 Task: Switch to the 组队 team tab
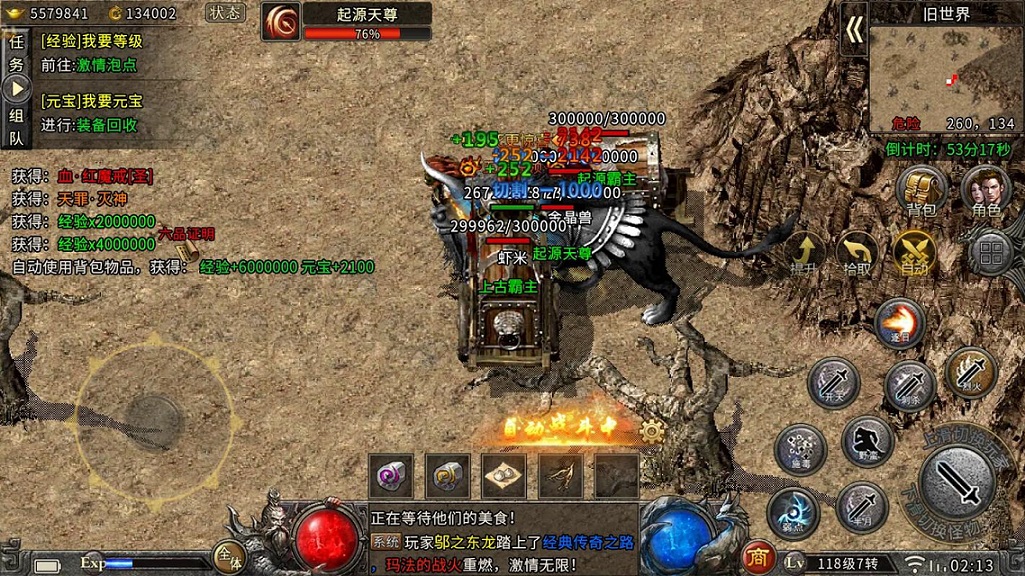click(x=16, y=126)
